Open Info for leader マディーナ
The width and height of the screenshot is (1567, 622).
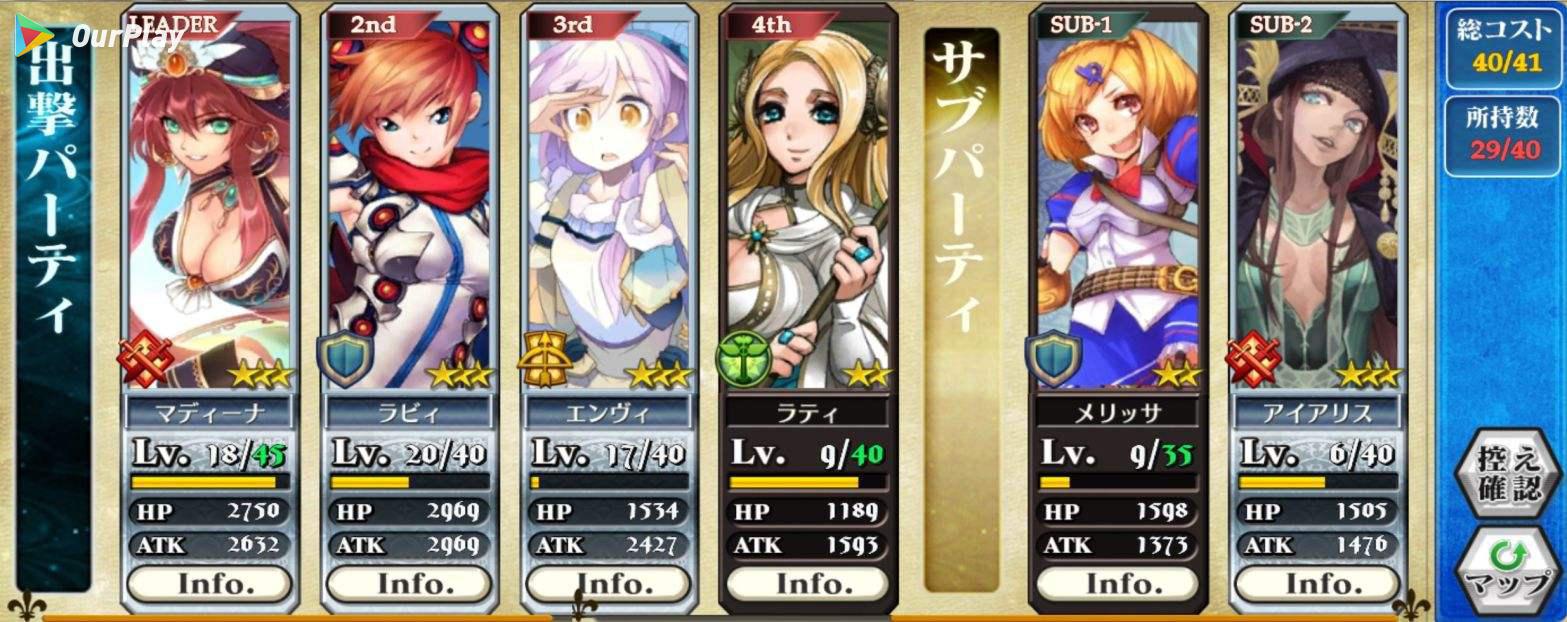[209, 583]
